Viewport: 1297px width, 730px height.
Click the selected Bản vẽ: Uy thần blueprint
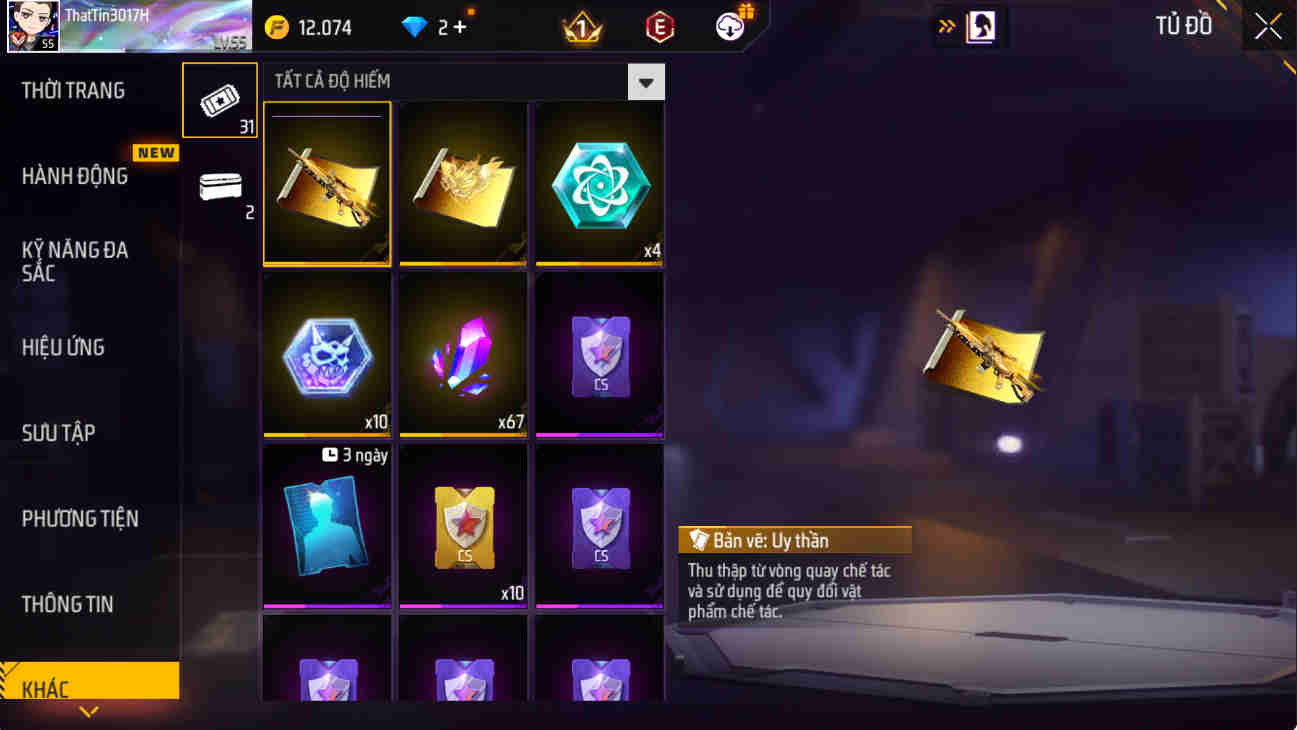[x=327, y=183]
